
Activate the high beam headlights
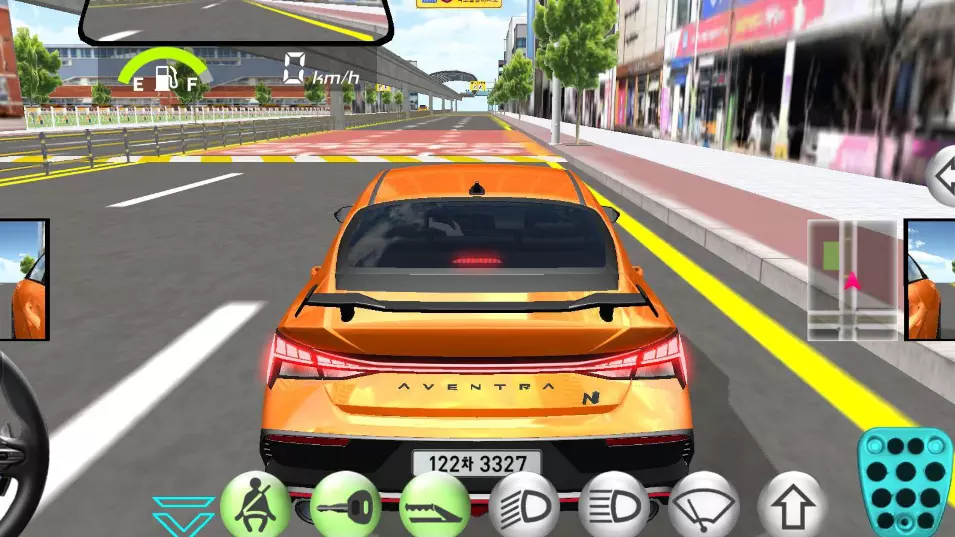(613, 506)
